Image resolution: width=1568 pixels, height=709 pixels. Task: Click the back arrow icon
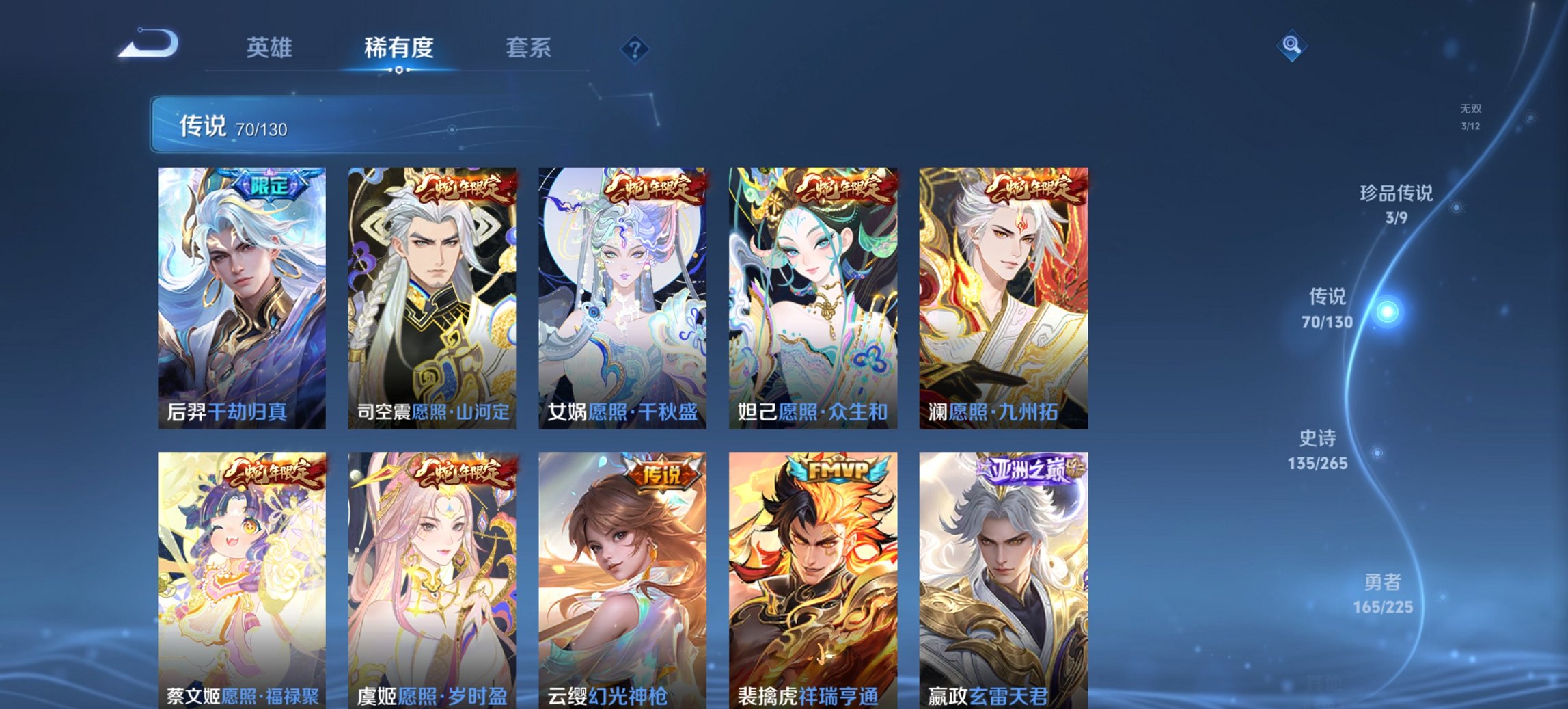[x=147, y=46]
